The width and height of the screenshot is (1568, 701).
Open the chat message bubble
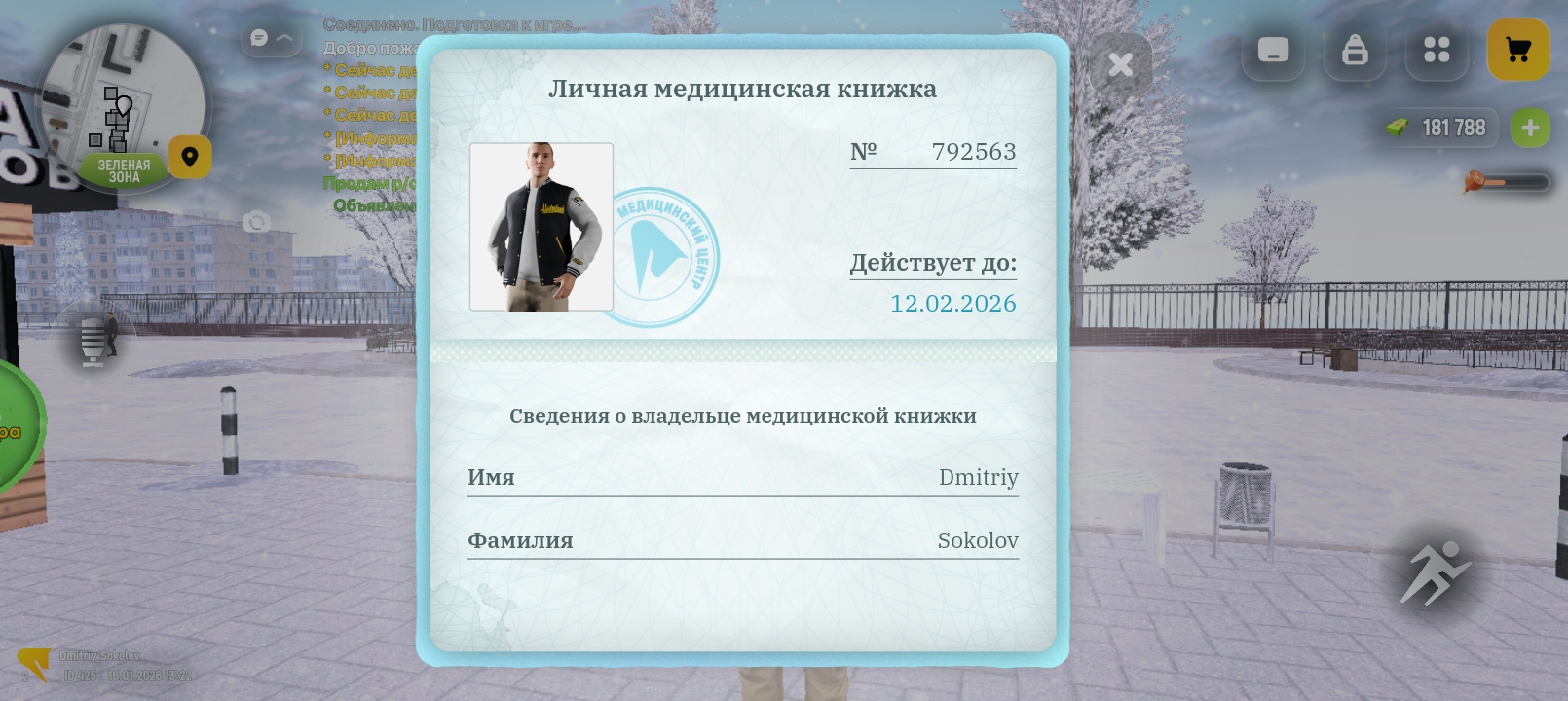[258, 37]
